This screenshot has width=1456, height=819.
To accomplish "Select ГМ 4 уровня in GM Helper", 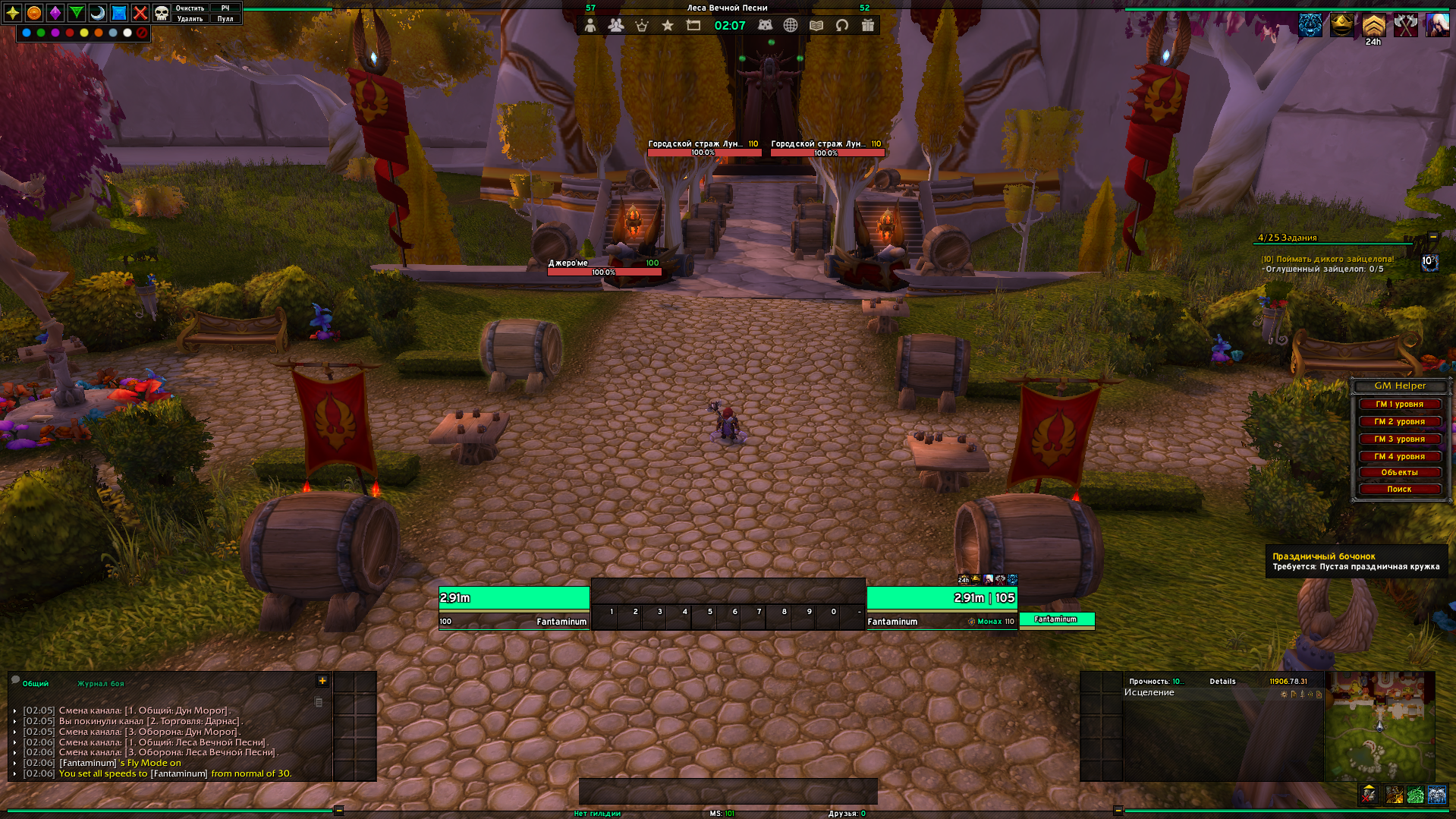I will click(x=1399, y=457).
